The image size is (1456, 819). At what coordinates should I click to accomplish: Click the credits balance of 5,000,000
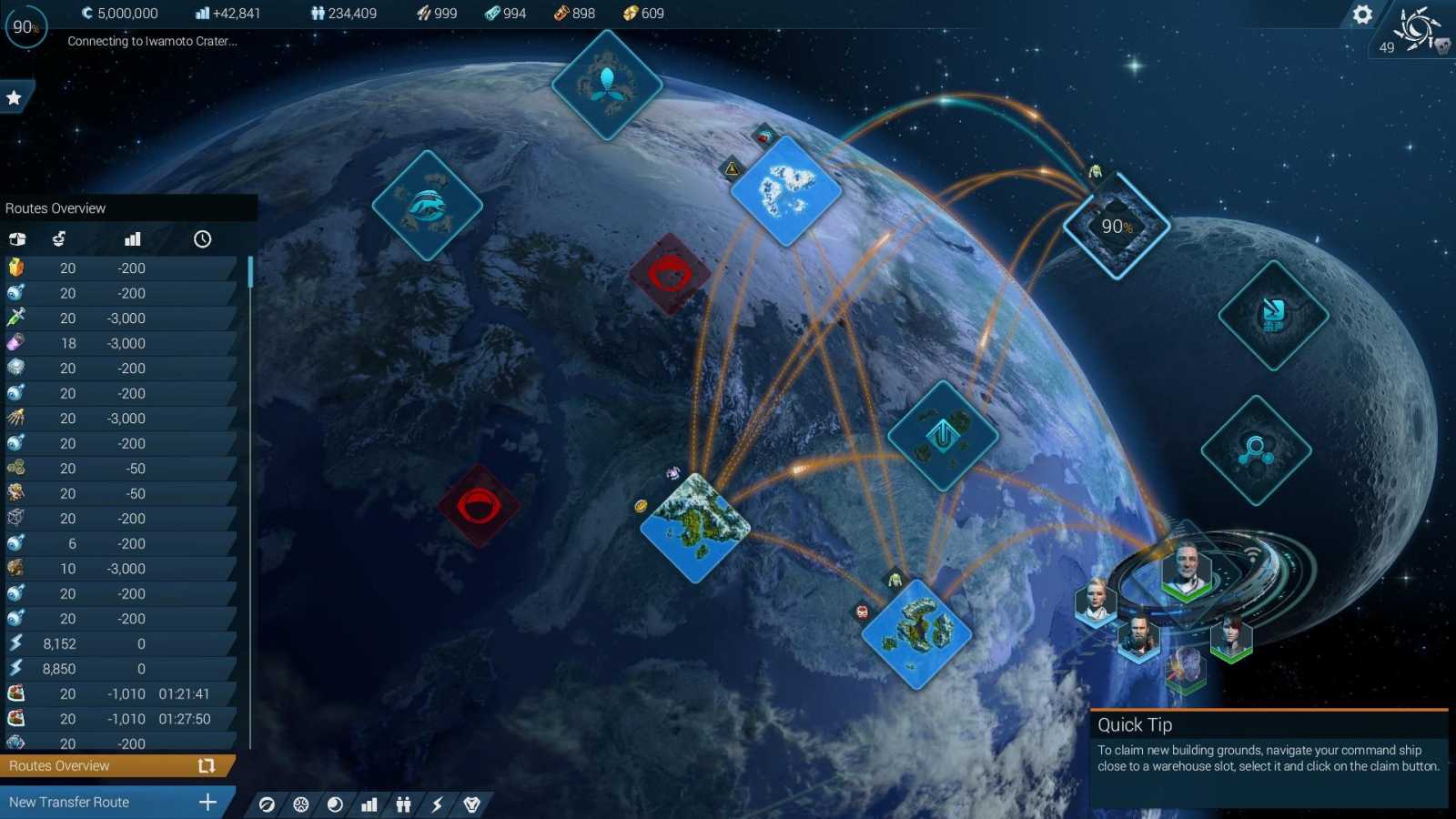pyautogui.click(x=121, y=14)
